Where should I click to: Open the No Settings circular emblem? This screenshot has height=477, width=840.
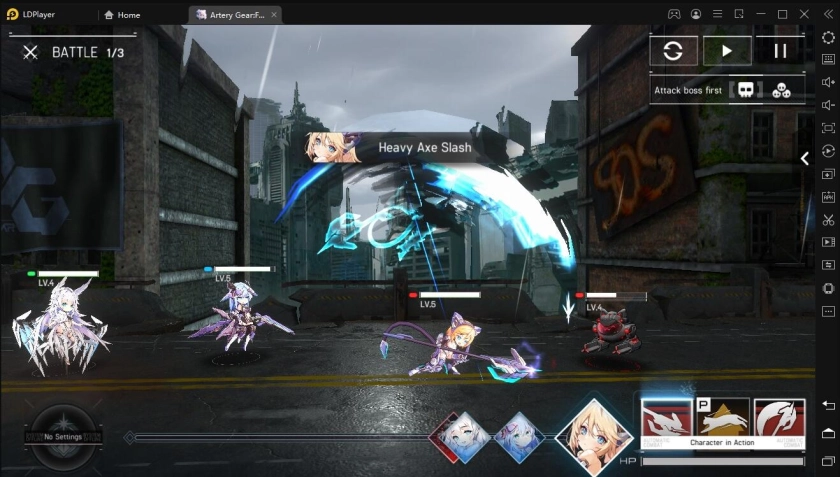click(x=63, y=437)
